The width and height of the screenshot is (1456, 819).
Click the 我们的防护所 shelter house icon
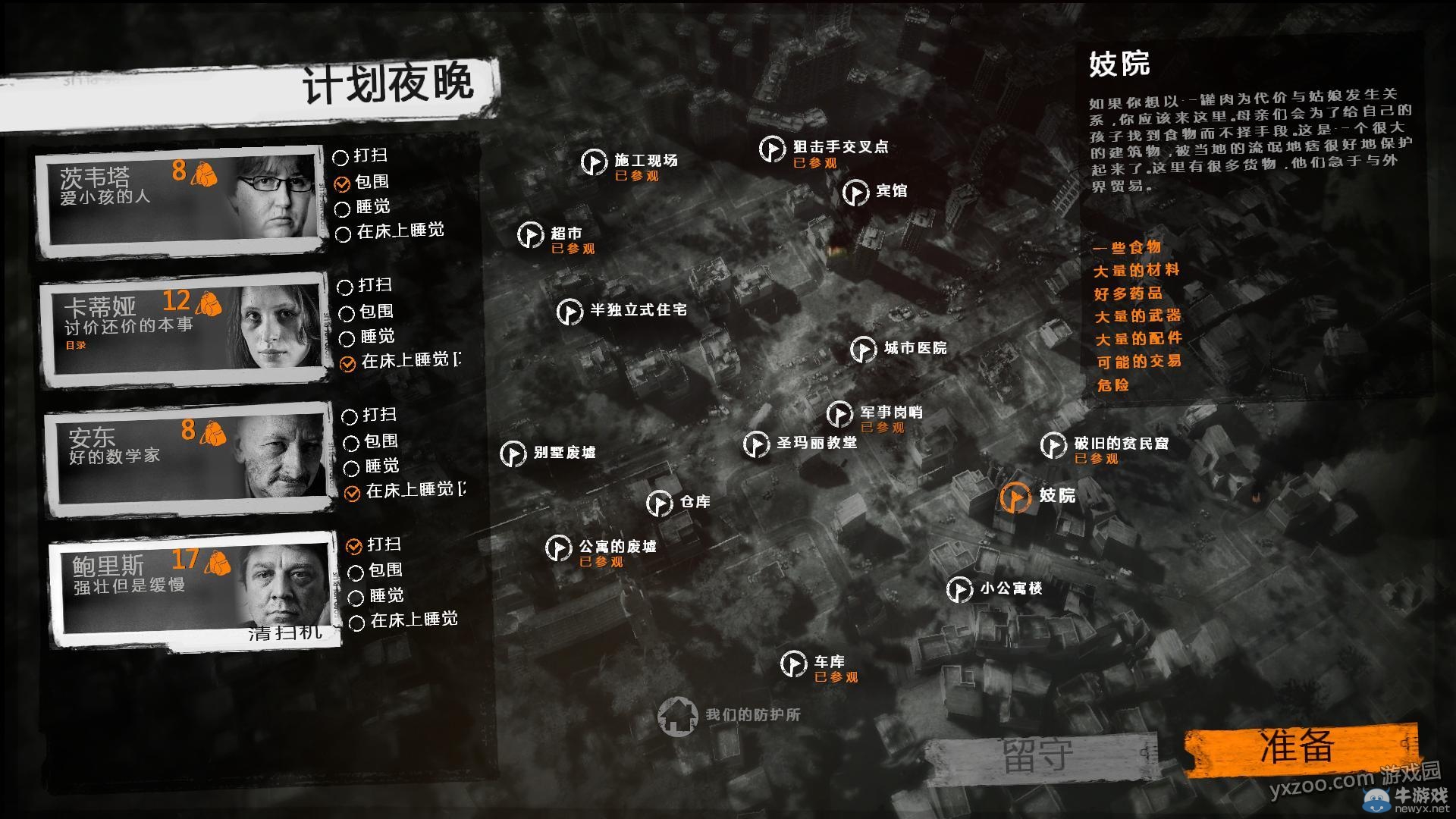coord(679,716)
